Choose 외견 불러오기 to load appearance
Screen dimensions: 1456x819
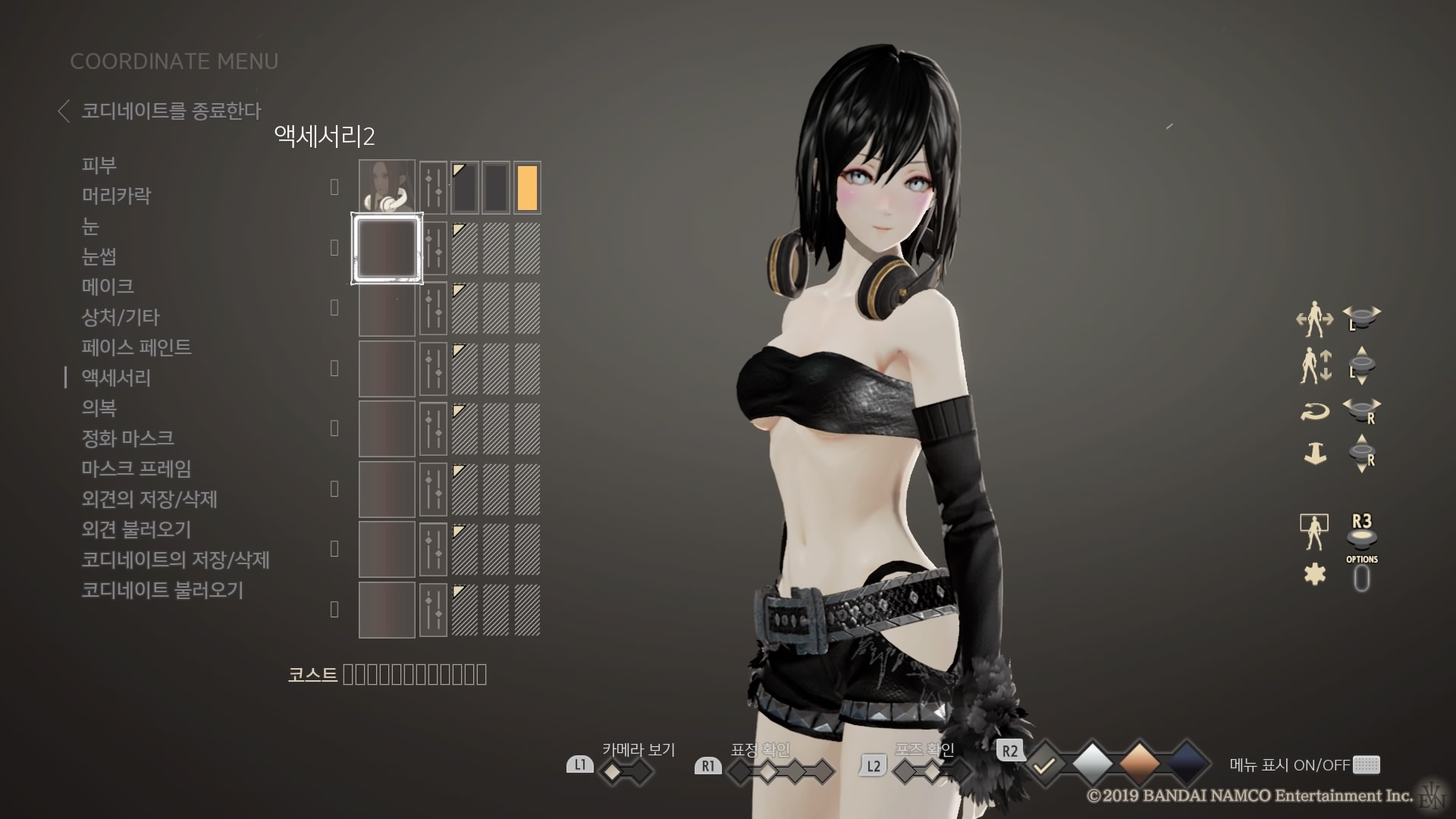point(136,529)
